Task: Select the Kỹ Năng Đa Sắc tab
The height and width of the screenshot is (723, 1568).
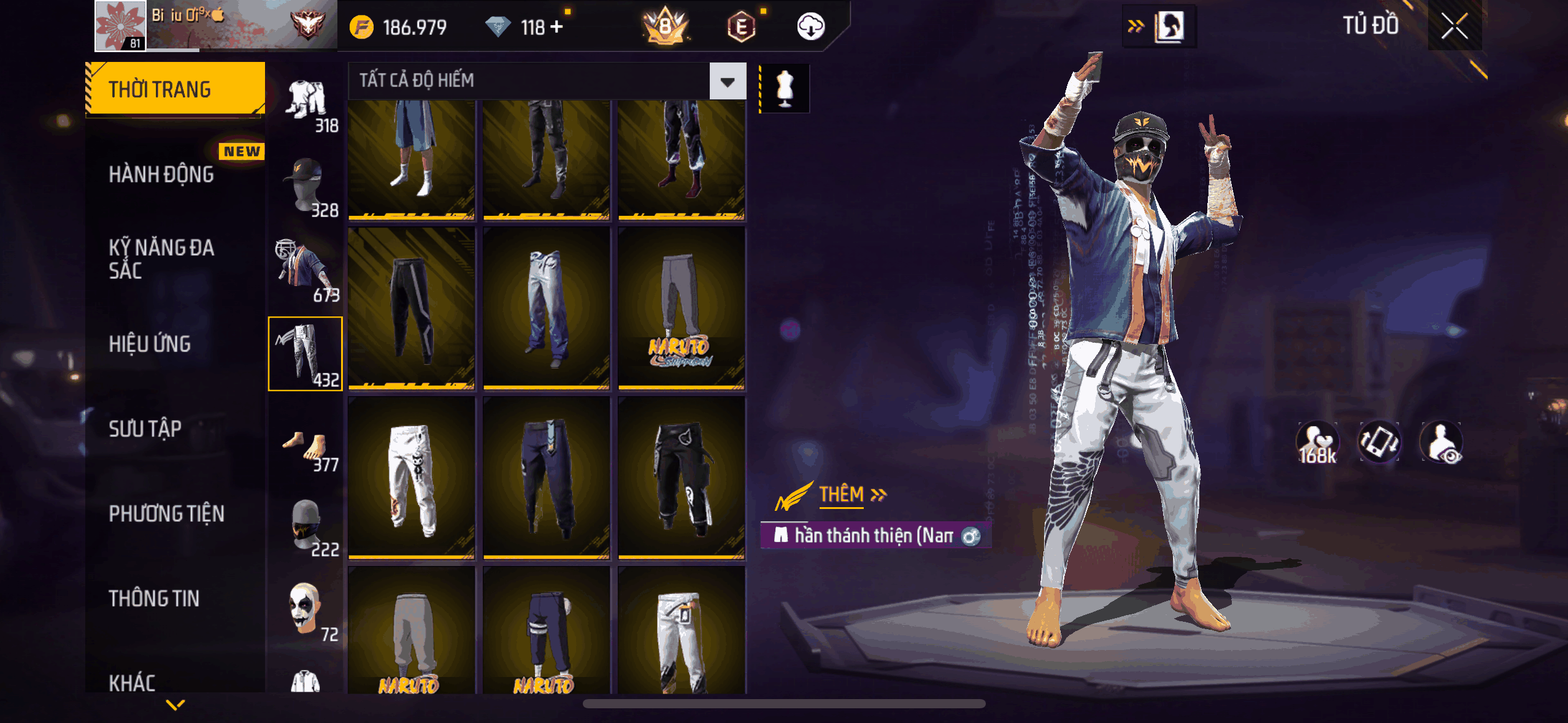Action: click(161, 259)
